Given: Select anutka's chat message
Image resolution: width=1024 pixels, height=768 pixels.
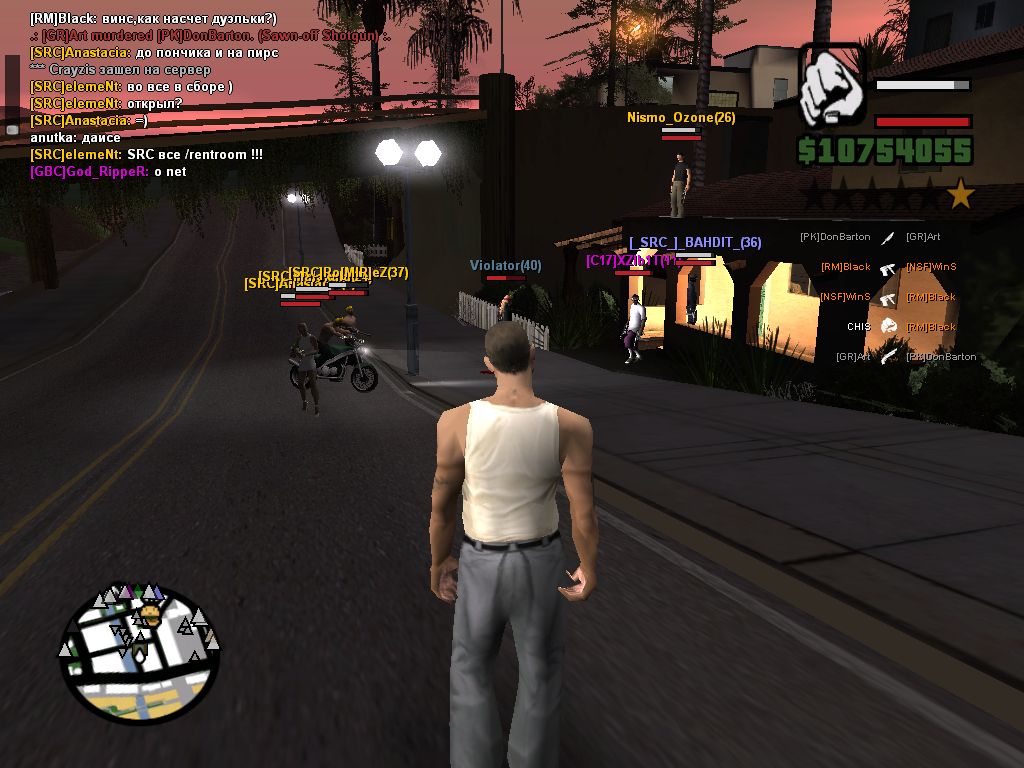Looking at the screenshot, I should [x=75, y=138].
